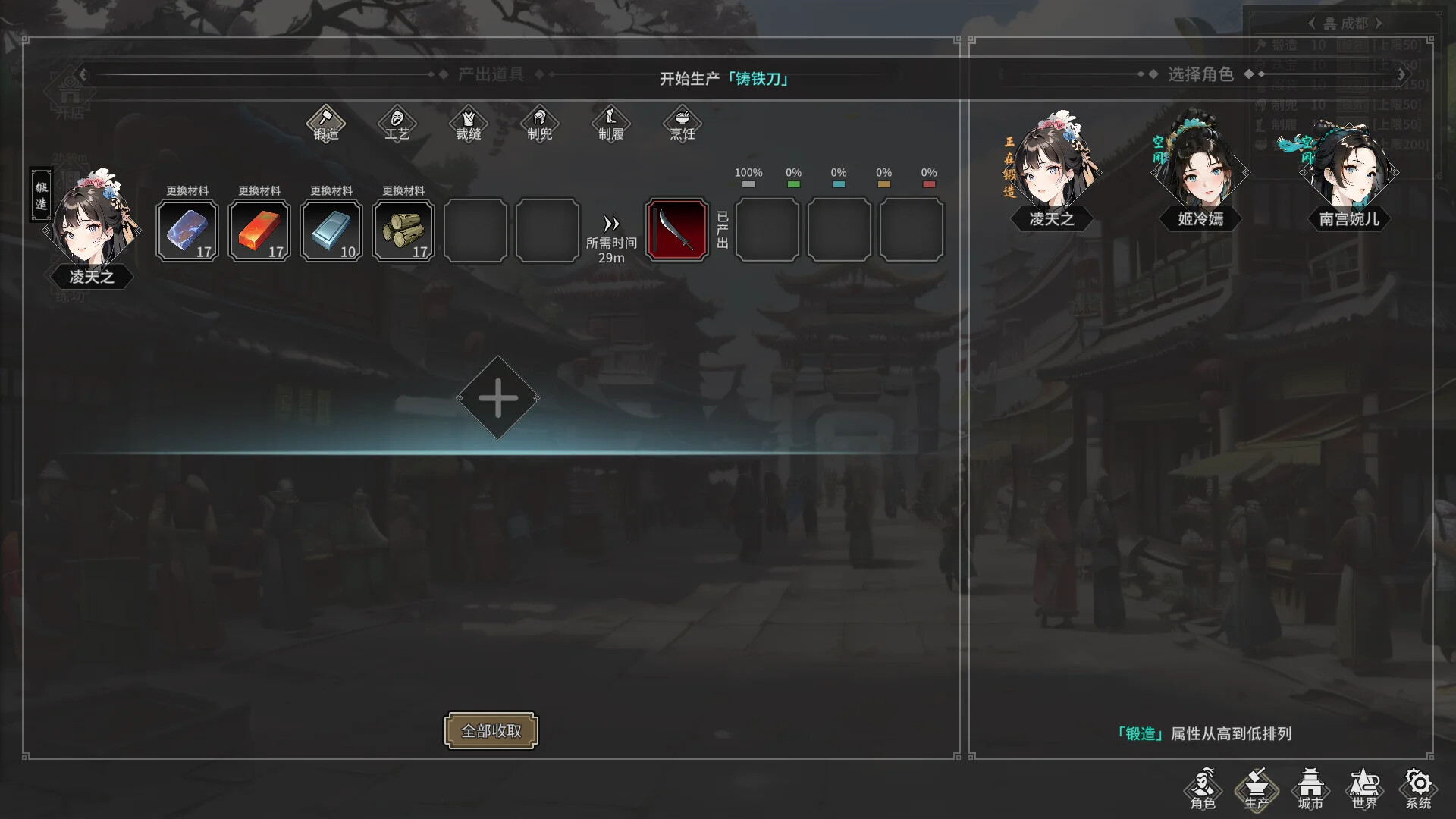Toggle the 工艺 craft category on

point(397,124)
